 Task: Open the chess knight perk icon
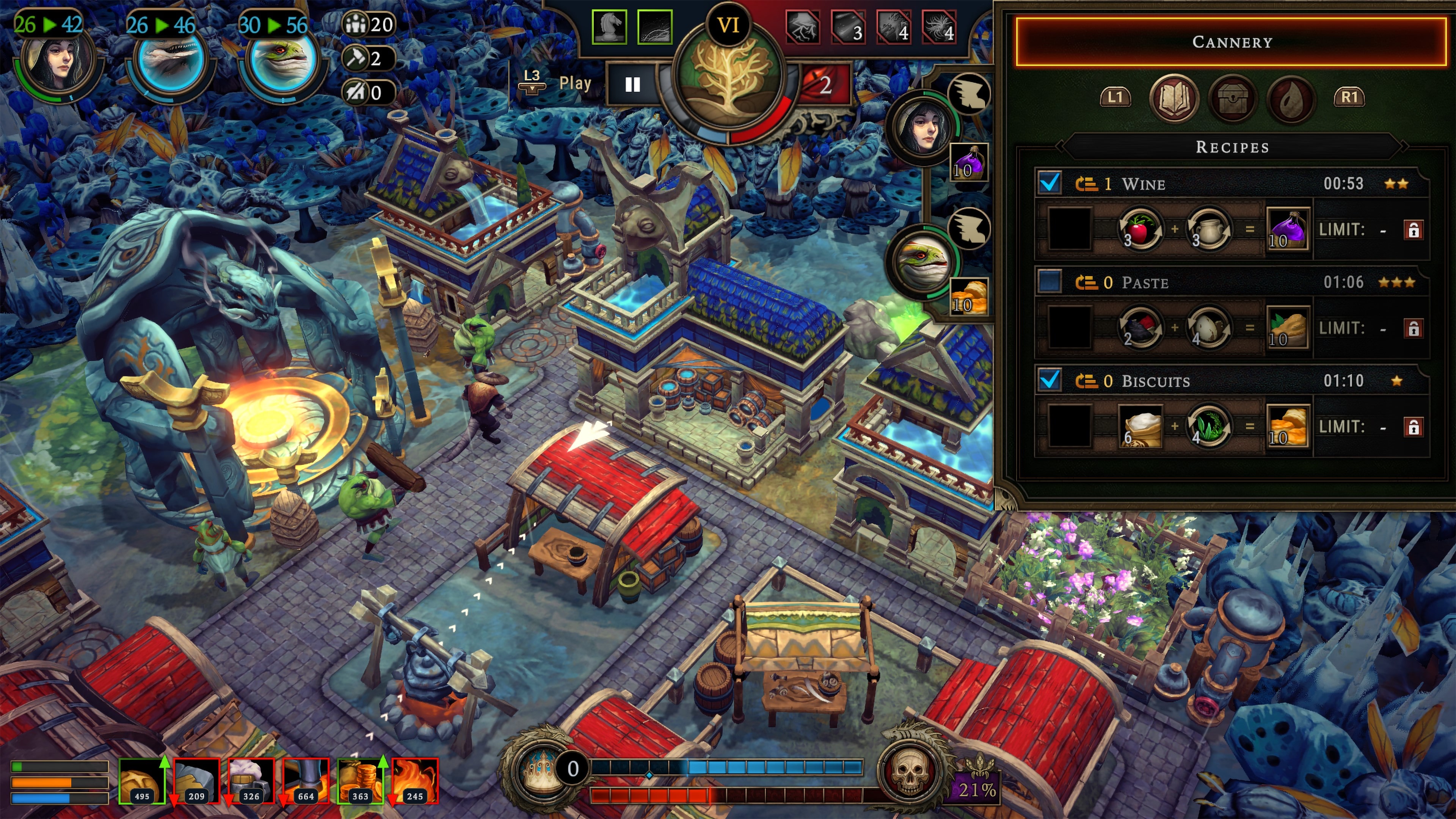pyautogui.click(x=609, y=27)
